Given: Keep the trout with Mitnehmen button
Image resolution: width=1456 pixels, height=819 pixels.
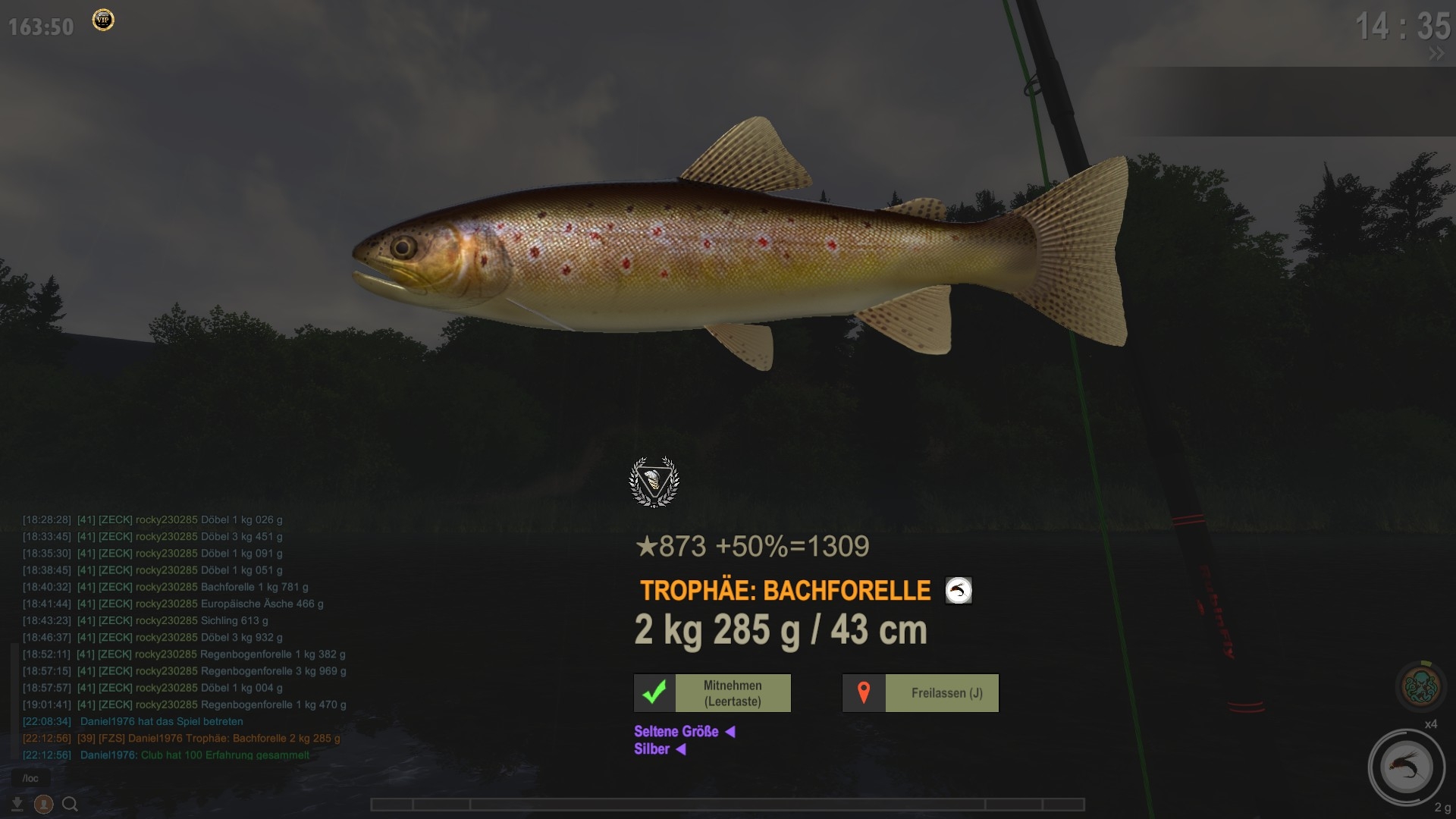Looking at the screenshot, I should (712, 693).
